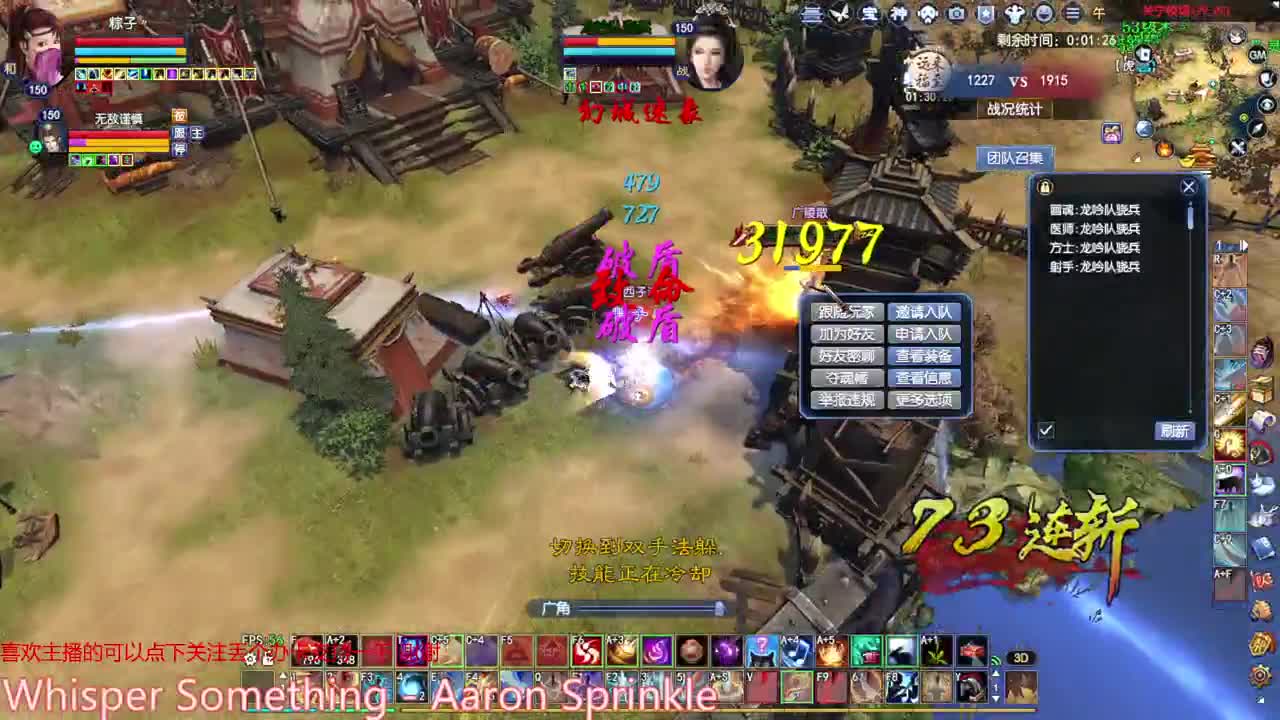Toggle the eye icon beside the minimap
Viewport: 1280px width, 720px height.
coord(1266,105)
